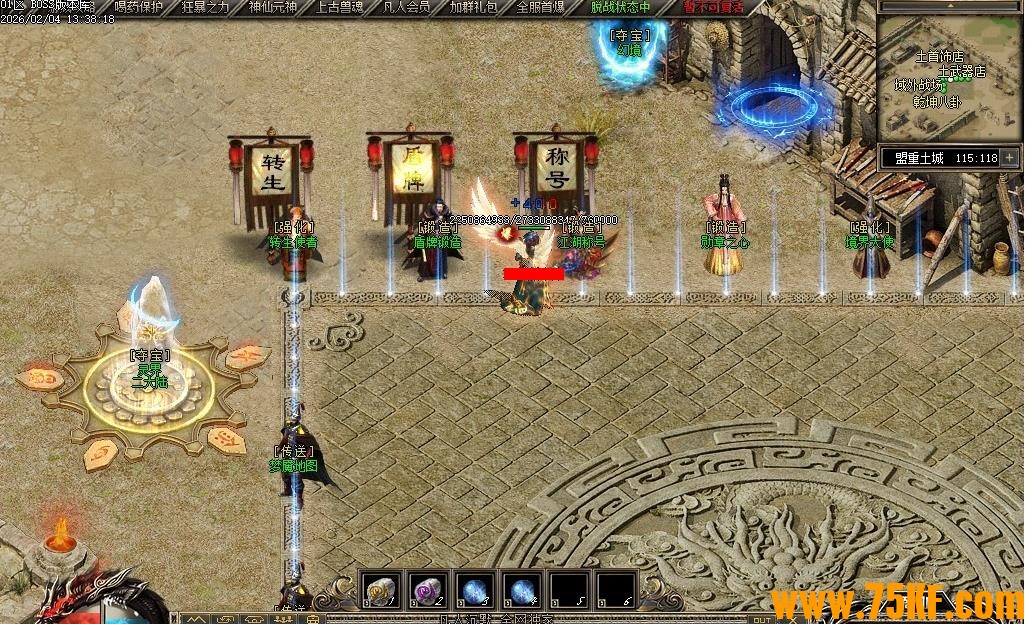Screen dimensions: 1029x624
Task: Open the 神仙元神 panel
Action: 273,7
